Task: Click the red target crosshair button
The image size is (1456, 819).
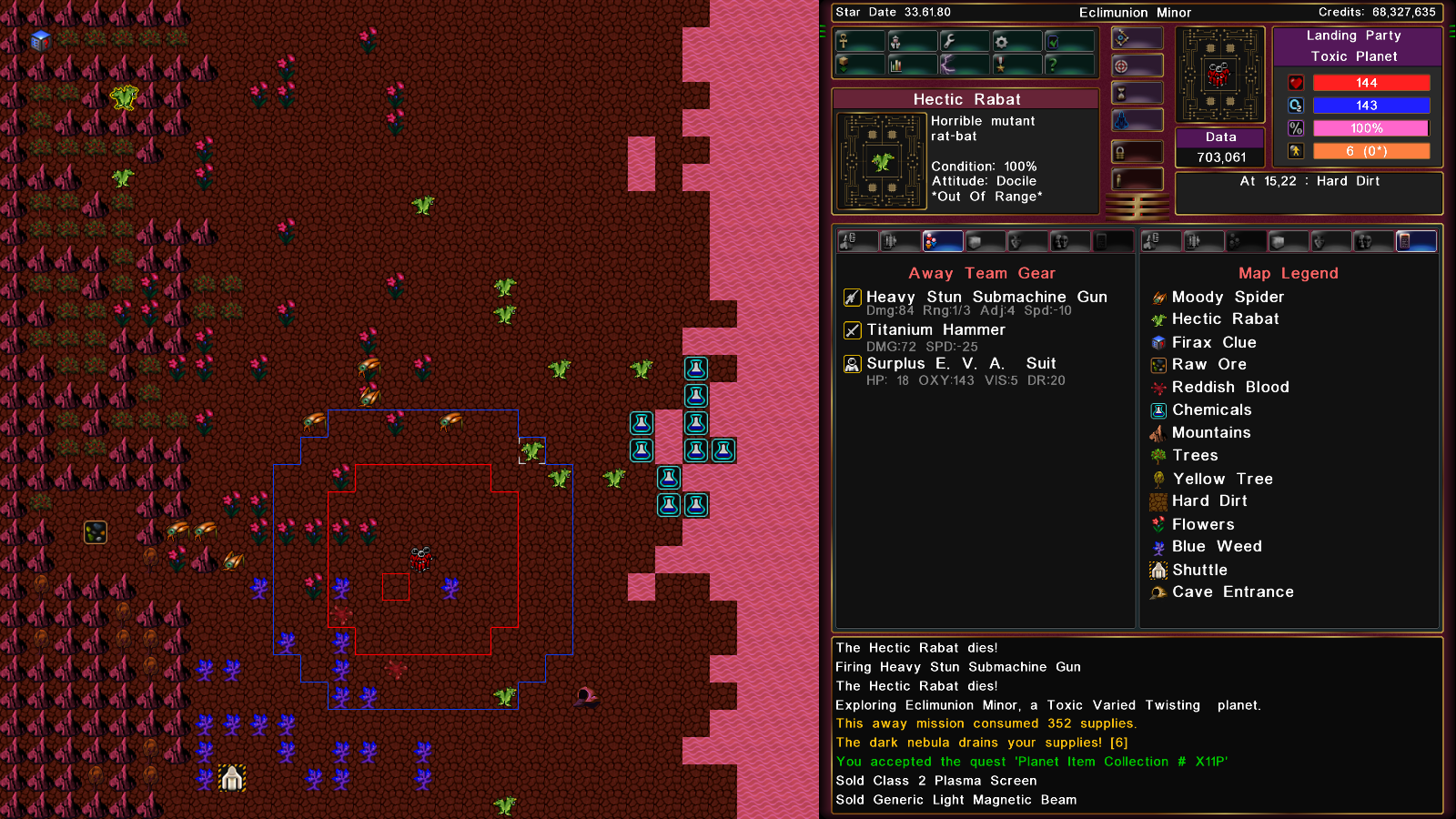Action: [x=1137, y=66]
